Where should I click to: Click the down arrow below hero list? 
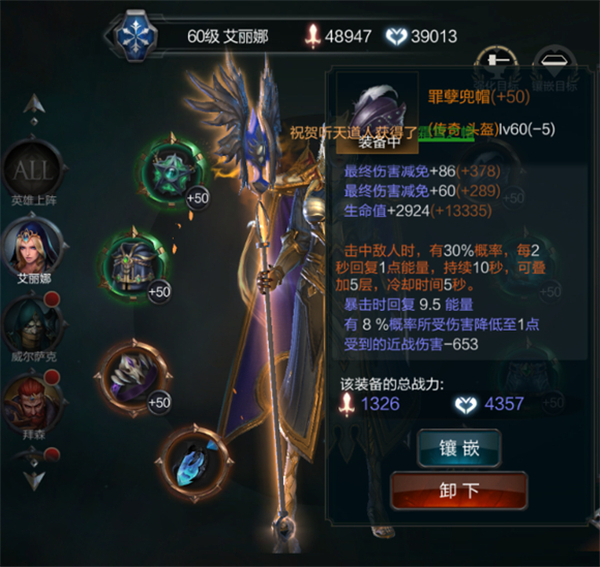[x=34, y=476]
